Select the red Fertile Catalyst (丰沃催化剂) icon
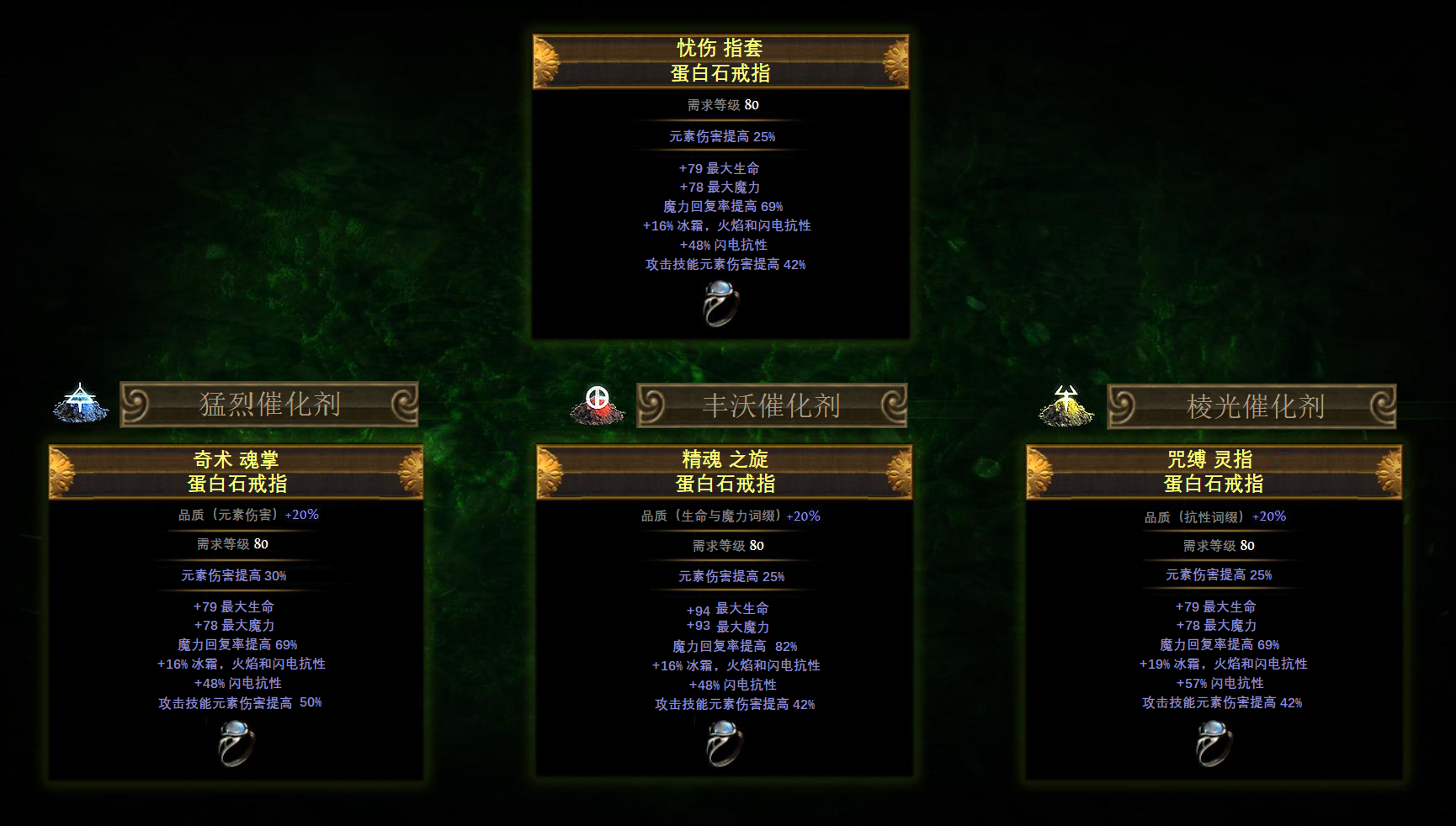Image resolution: width=1456 pixels, height=826 pixels. [598, 405]
